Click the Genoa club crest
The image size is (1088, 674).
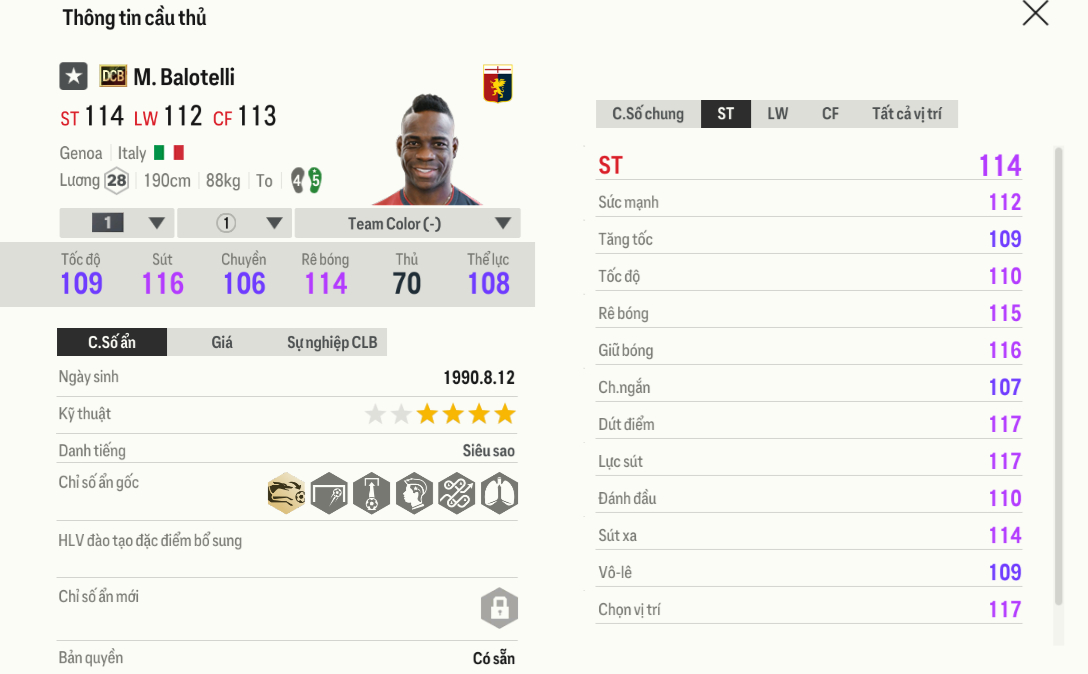click(497, 83)
